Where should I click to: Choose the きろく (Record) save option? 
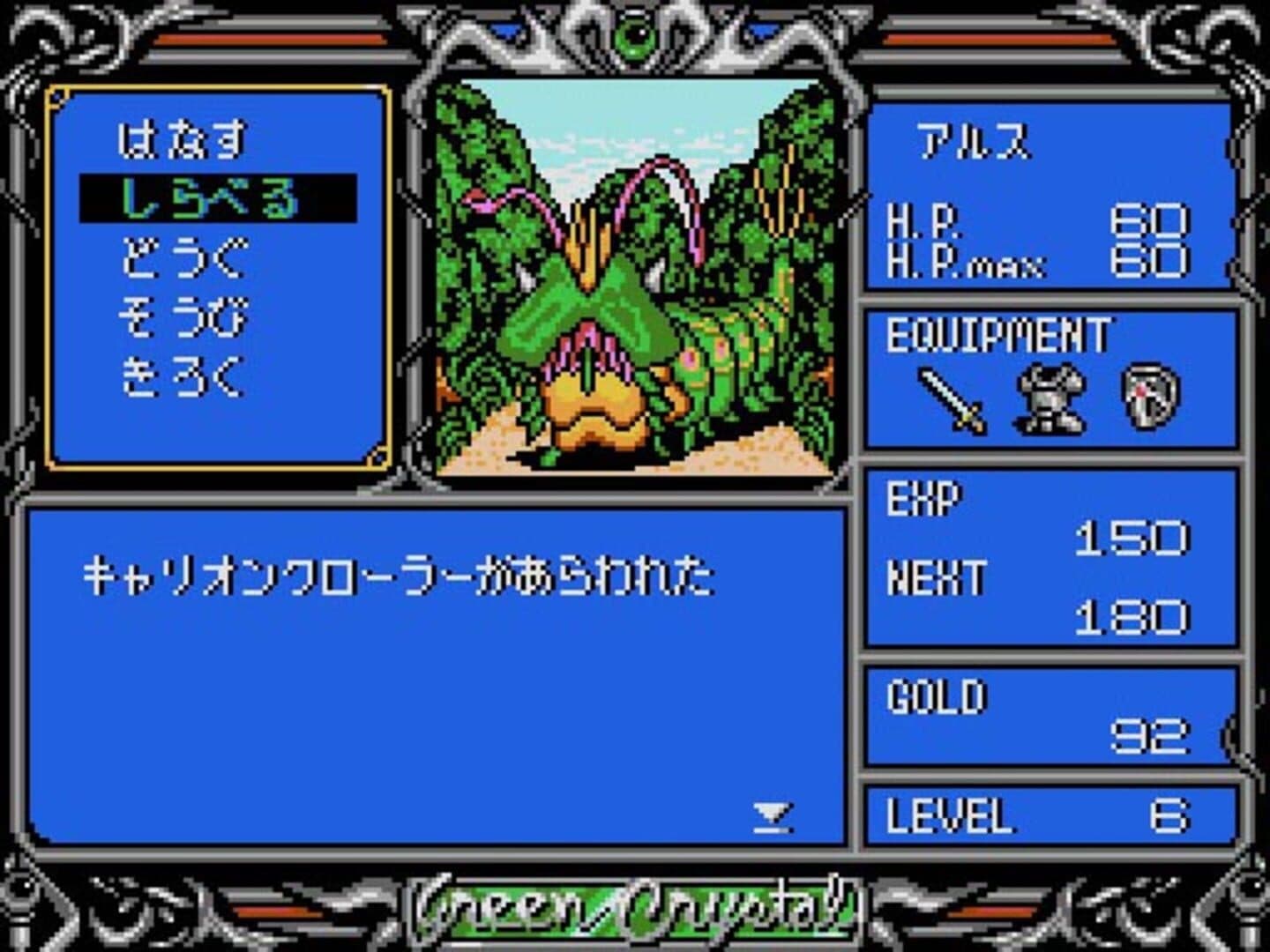(183, 377)
